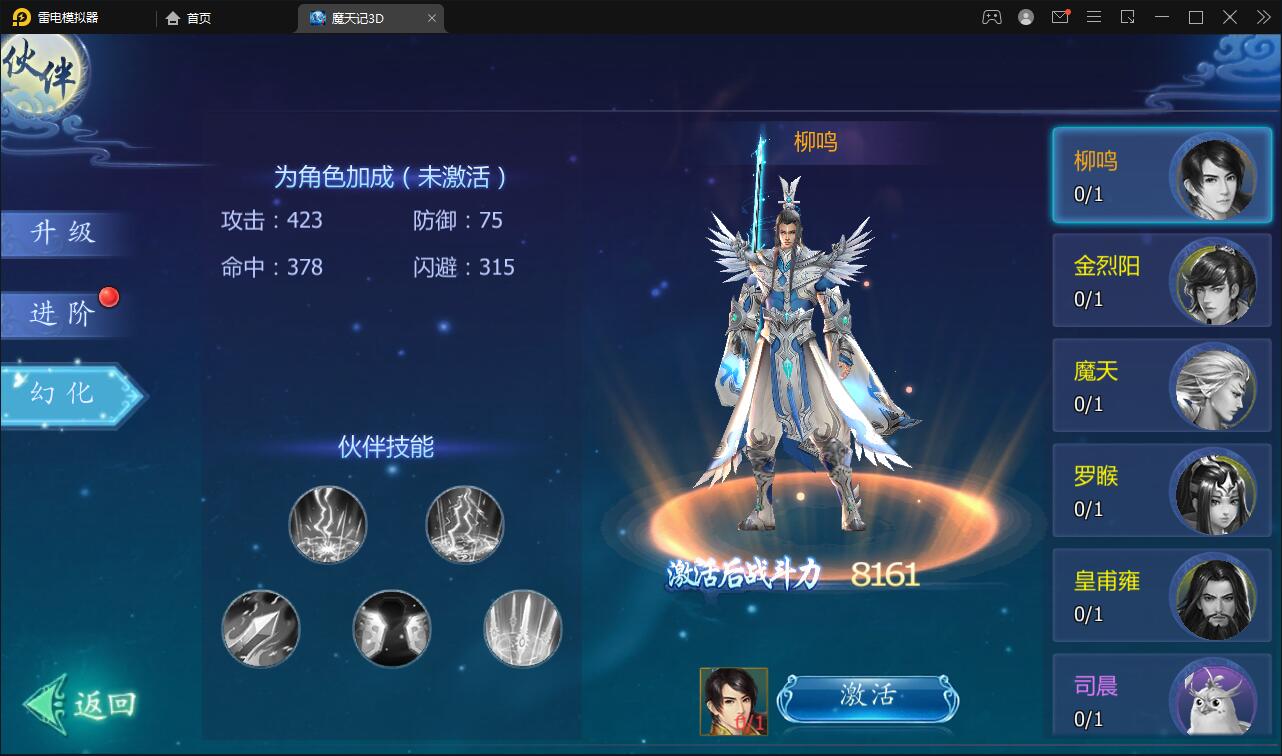Viewport: 1282px width, 756px height.
Task: Expand the toolbar with the double-chevron icon
Action: [x=1262, y=17]
